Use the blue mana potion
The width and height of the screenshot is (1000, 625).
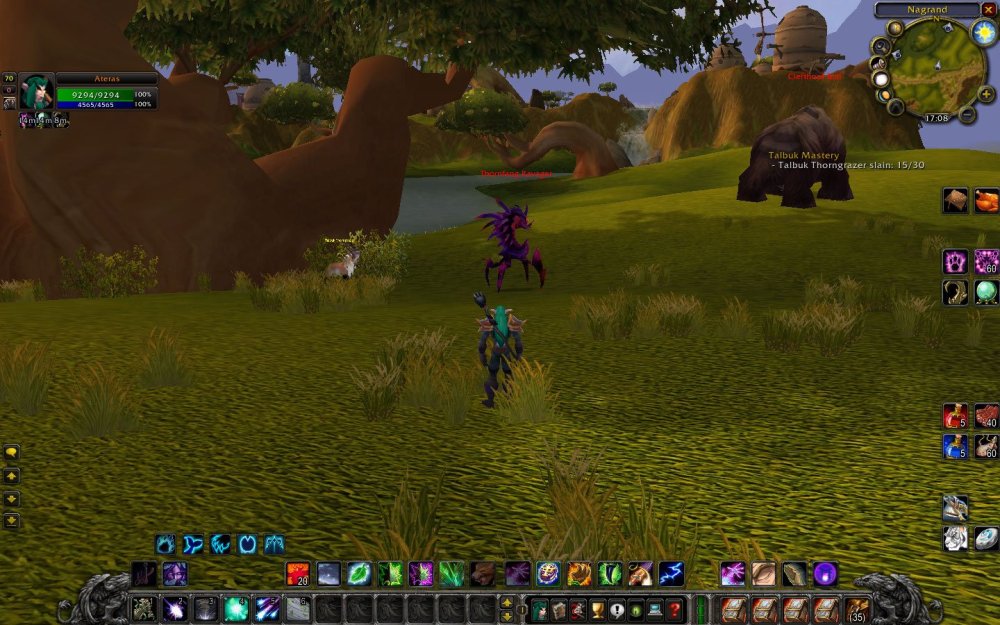(x=955, y=446)
